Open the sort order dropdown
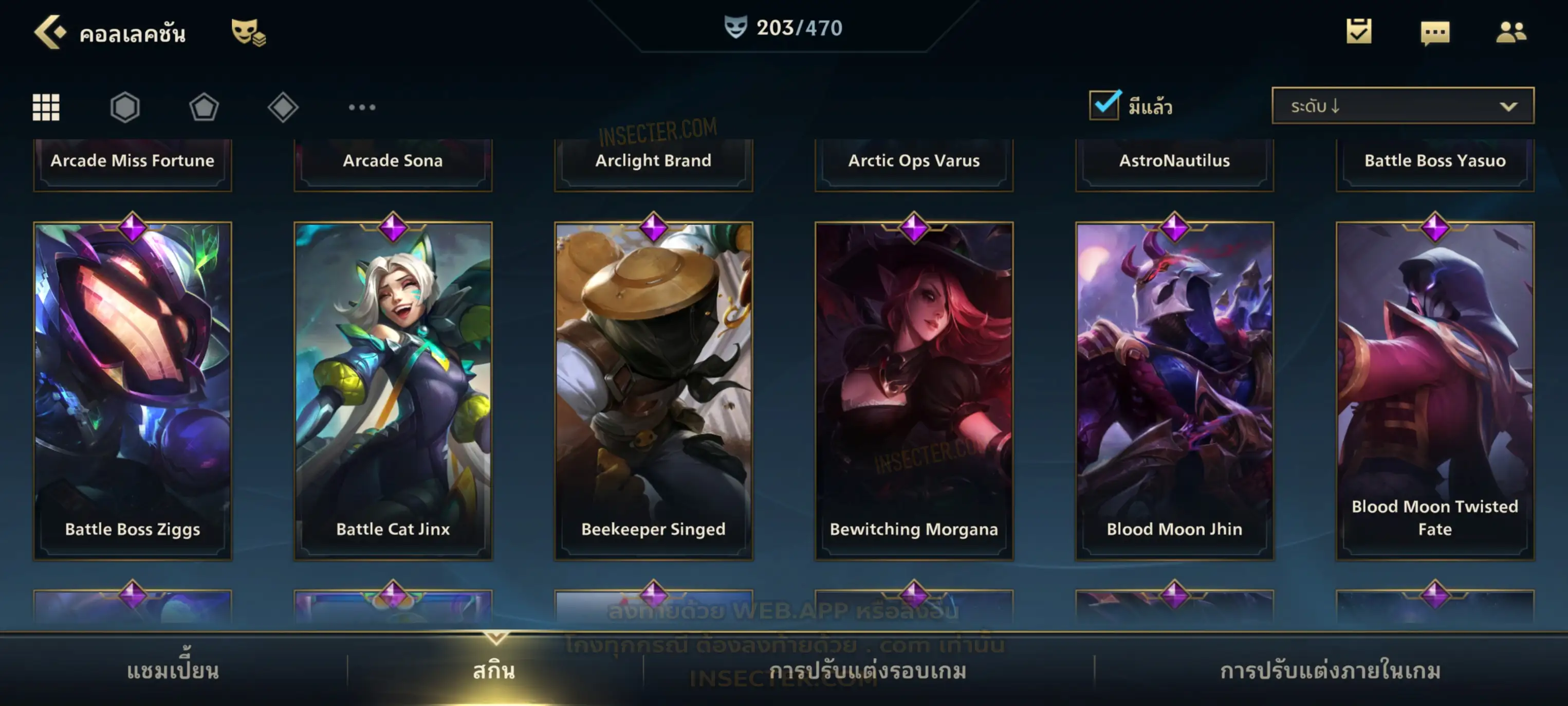This screenshot has height=706, width=1568. point(1402,105)
